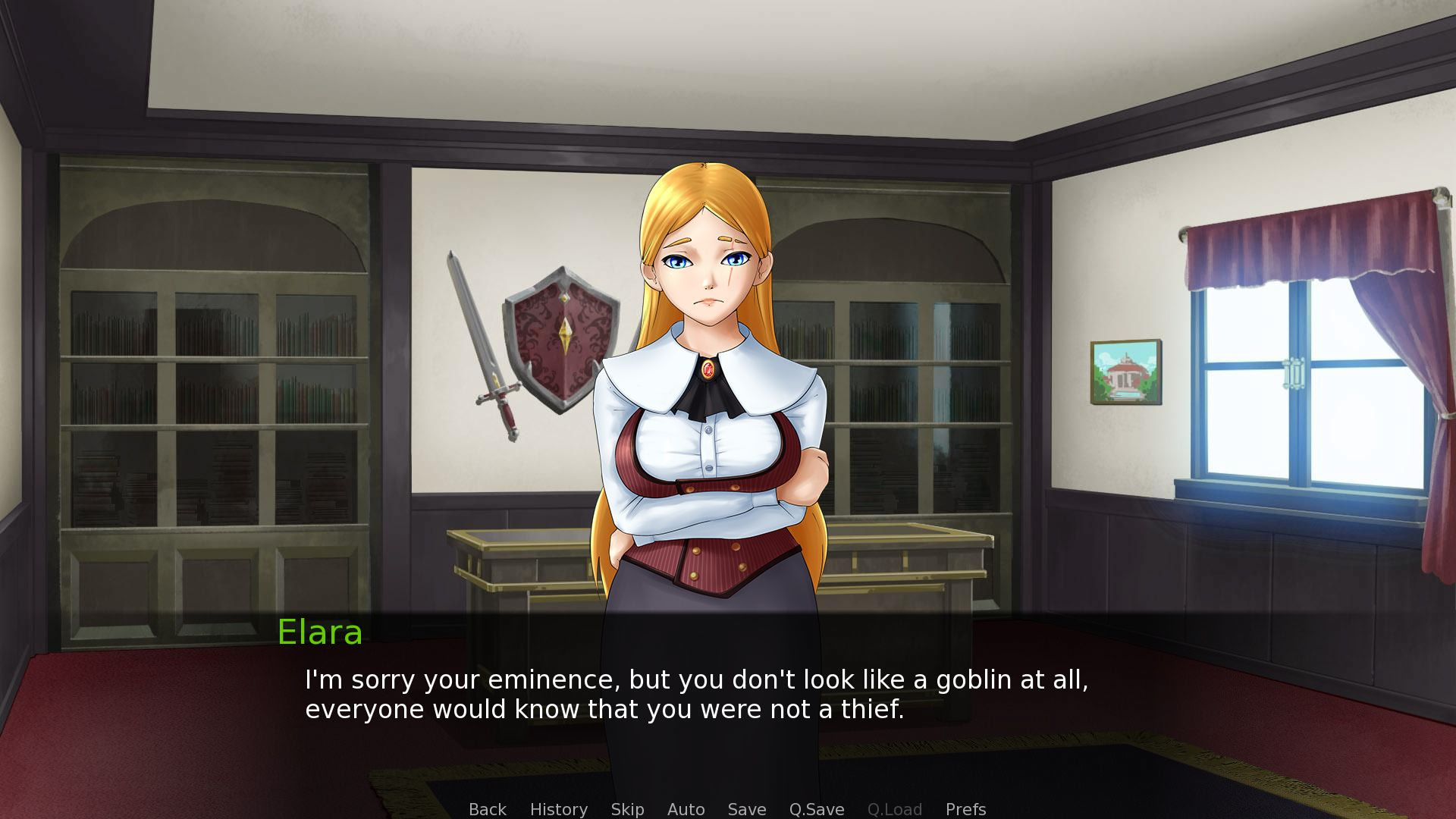This screenshot has width=1456, height=819.
Task: Click the dark rug on the floor
Action: point(1062,773)
